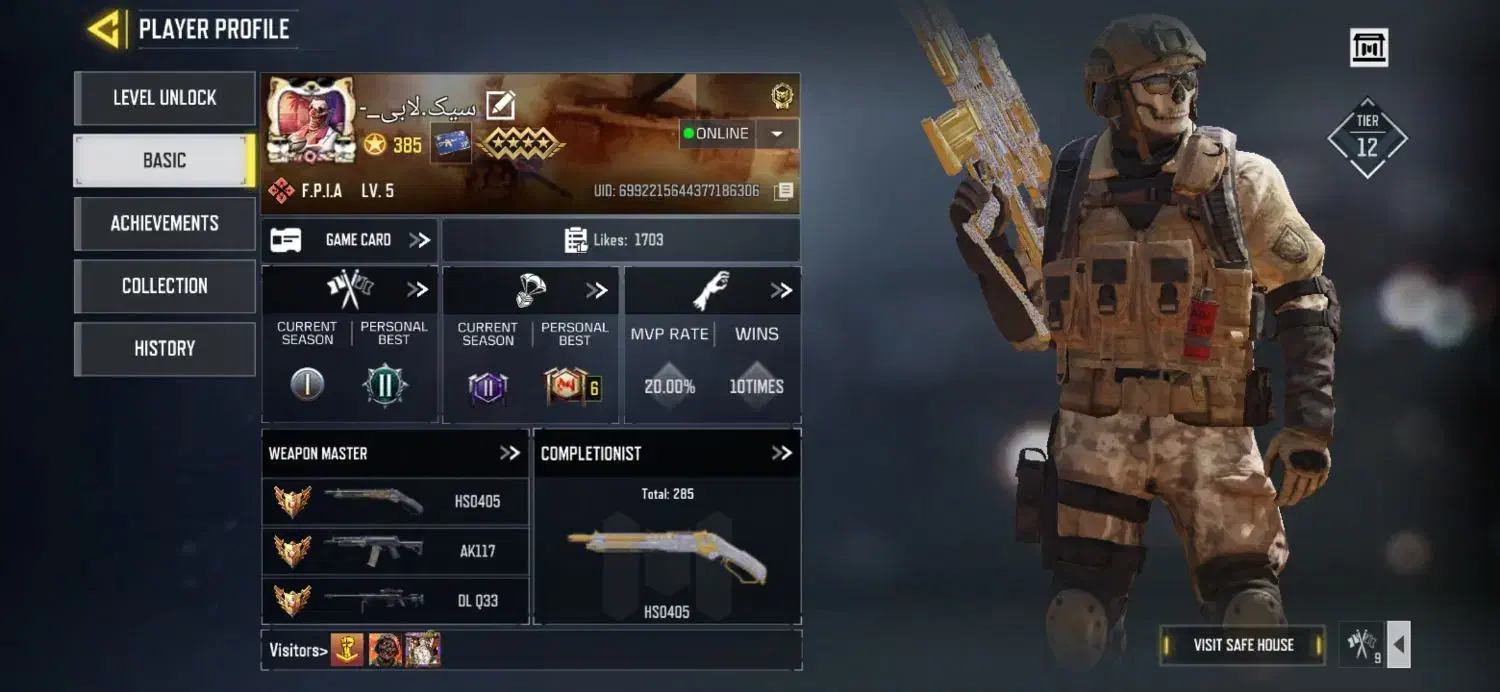Select the AK117 weapon master row
The height and width of the screenshot is (692, 1500).
pyautogui.click(x=395, y=551)
